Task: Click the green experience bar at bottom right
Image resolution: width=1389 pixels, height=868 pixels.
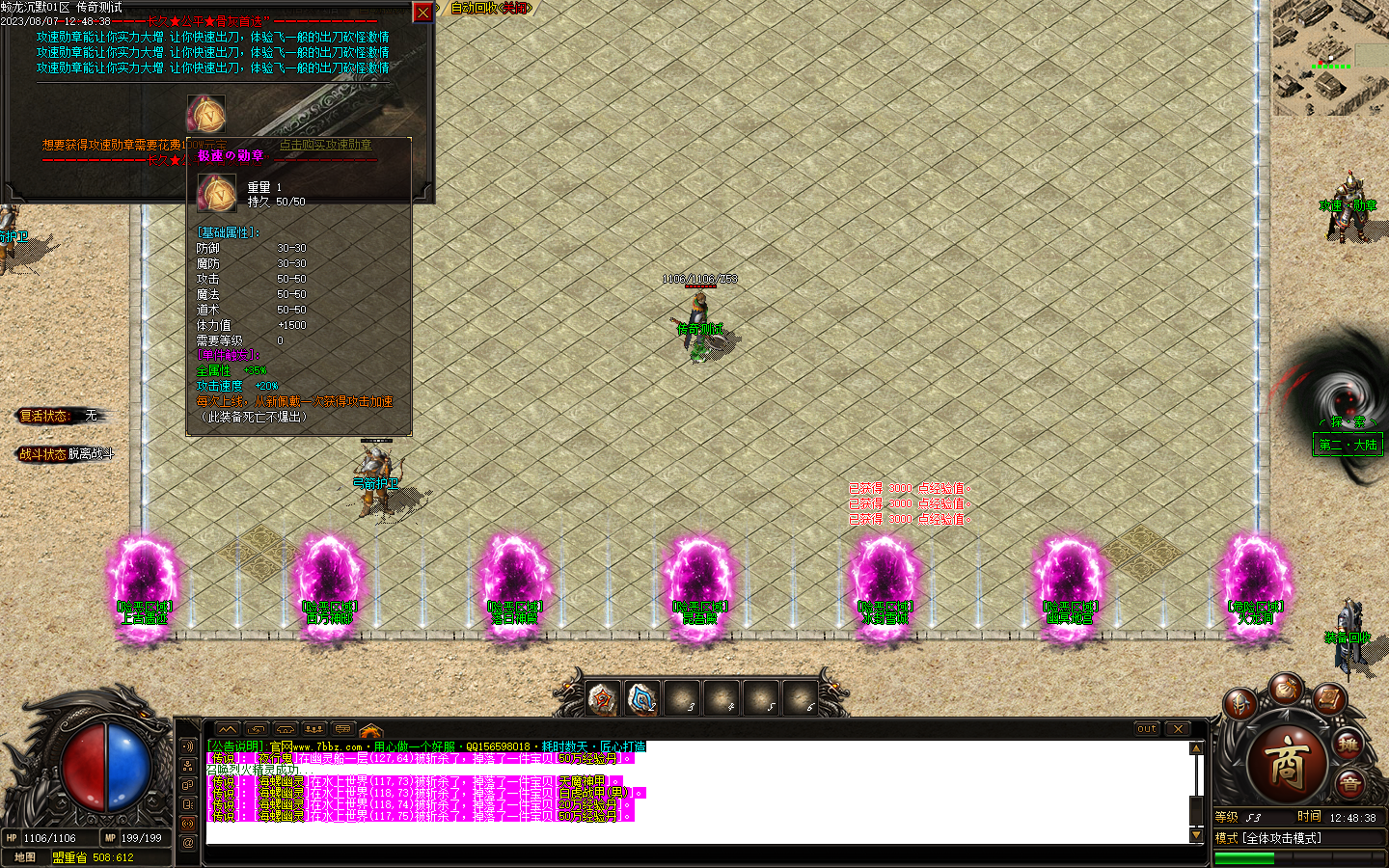Action: 1244,855
